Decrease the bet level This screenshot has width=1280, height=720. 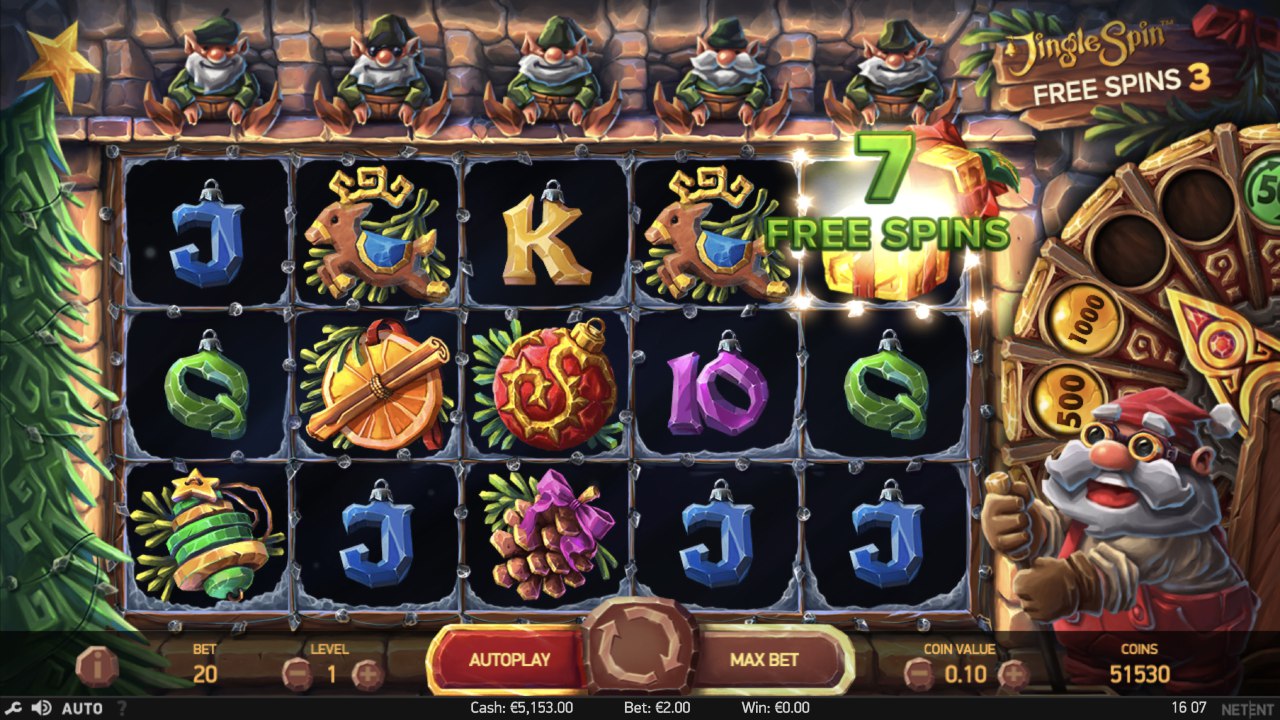point(296,675)
